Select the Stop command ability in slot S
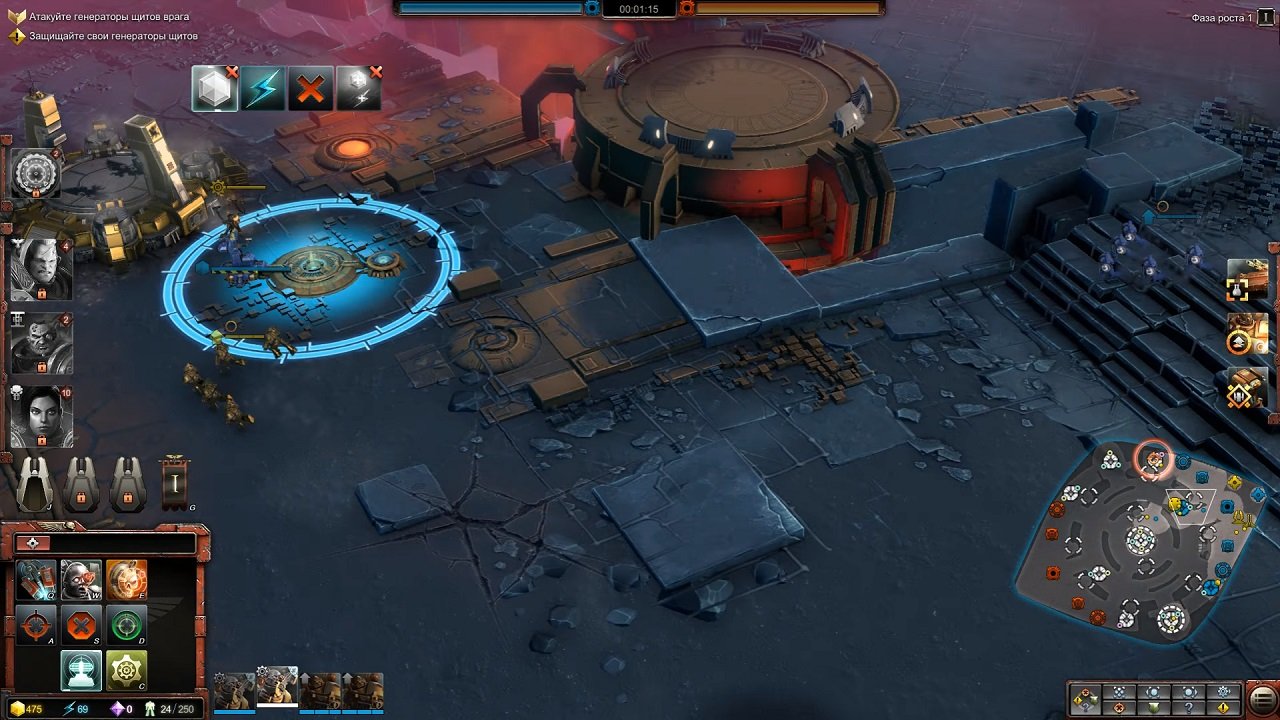1280x720 pixels. (x=80, y=625)
